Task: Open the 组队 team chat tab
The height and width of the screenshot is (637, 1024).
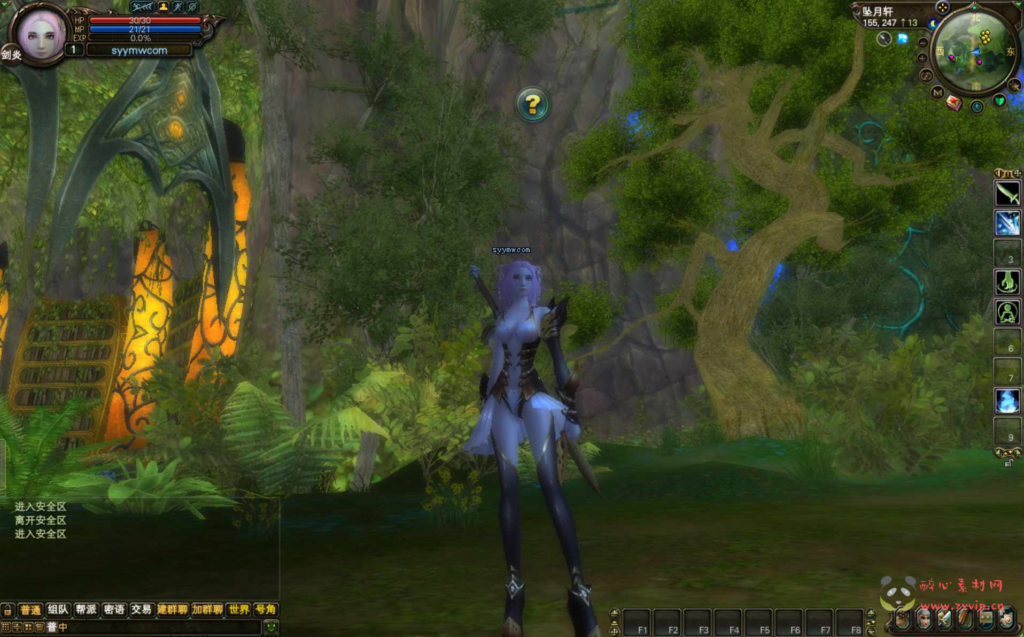Action: click(58, 609)
